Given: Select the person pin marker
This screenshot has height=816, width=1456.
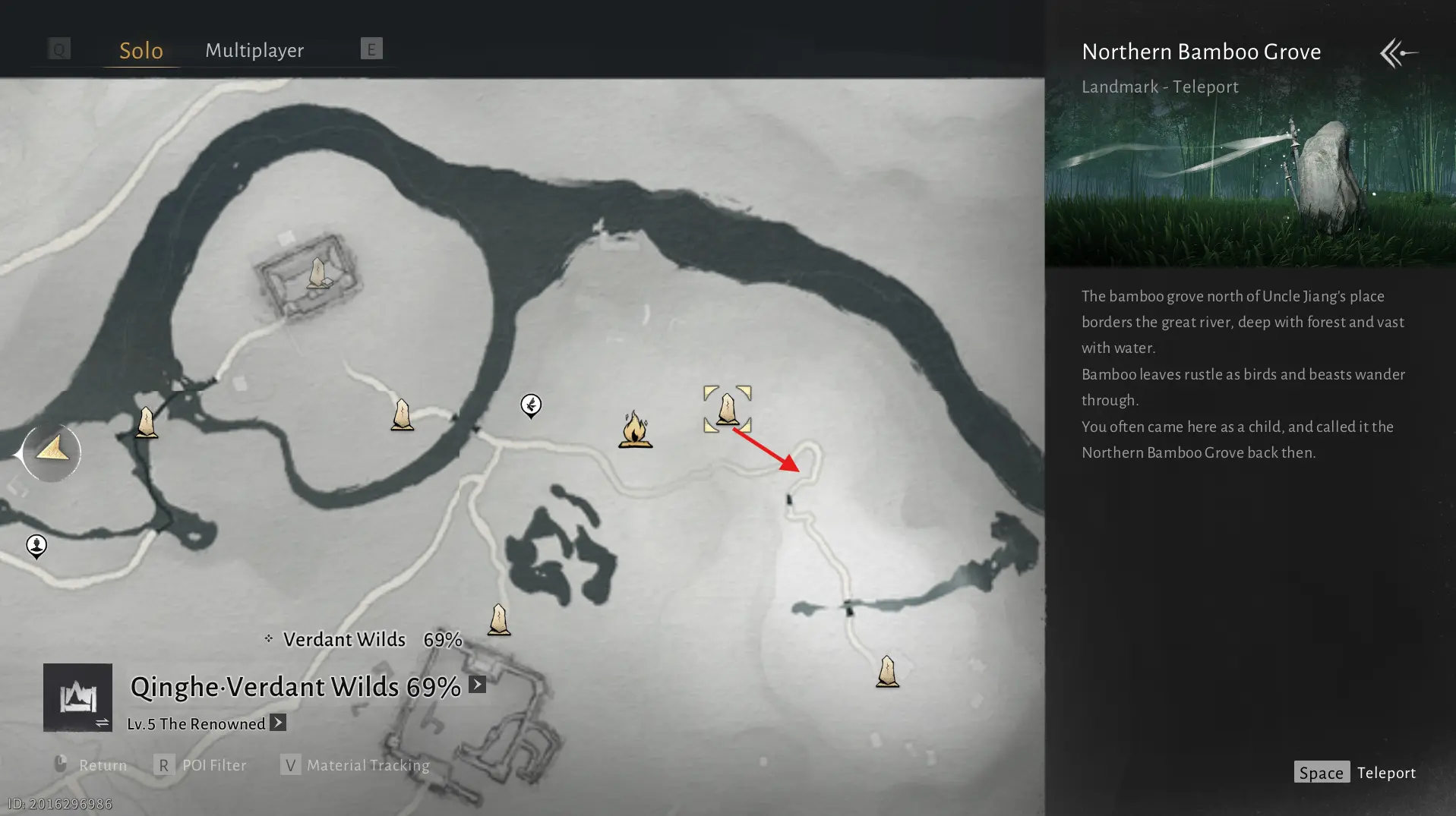Looking at the screenshot, I should pyautogui.click(x=36, y=546).
